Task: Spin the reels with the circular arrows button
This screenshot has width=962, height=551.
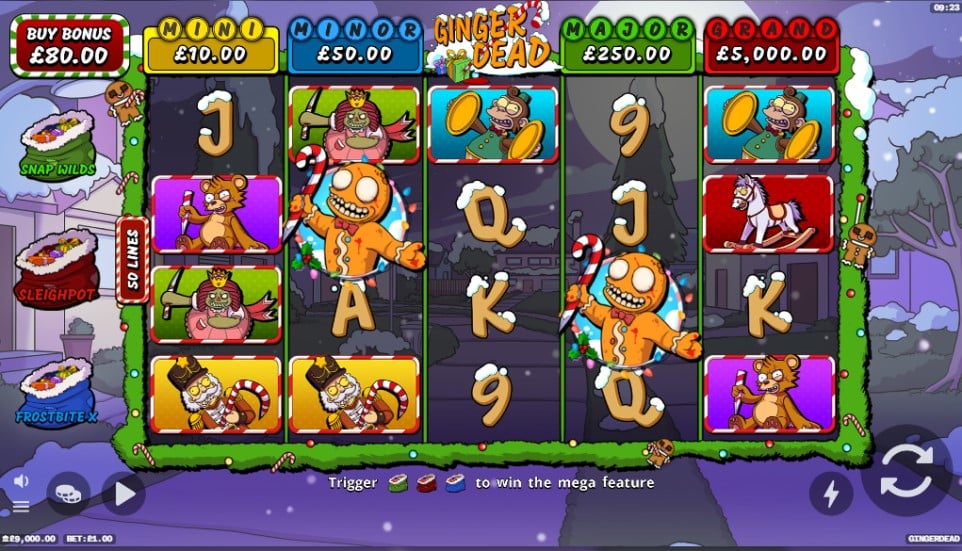Action: (x=906, y=470)
